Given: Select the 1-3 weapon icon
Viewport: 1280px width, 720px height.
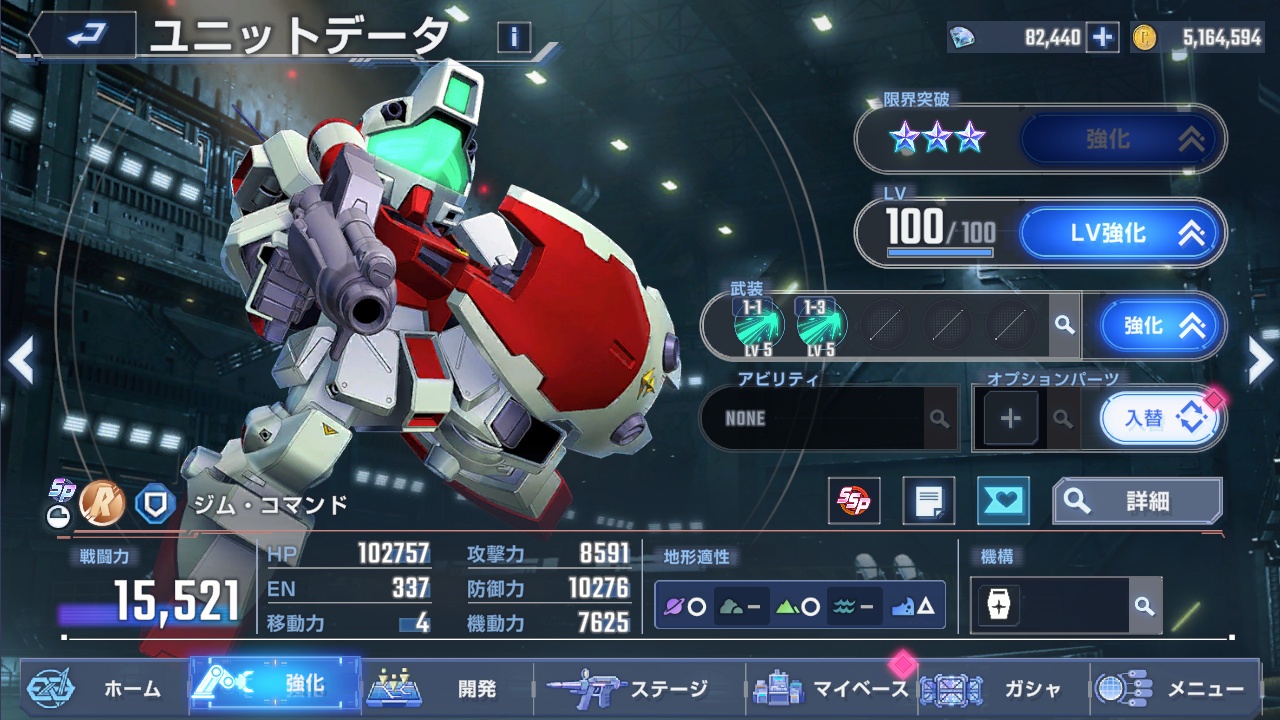Looking at the screenshot, I should (822, 325).
